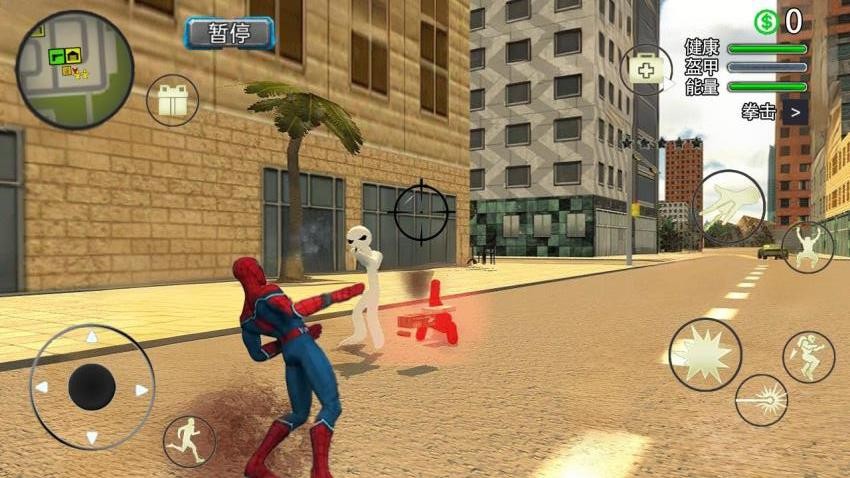Image resolution: width=850 pixels, height=478 pixels.
Task: Switch weapon with the arrow beside 拳击
Action: click(795, 112)
